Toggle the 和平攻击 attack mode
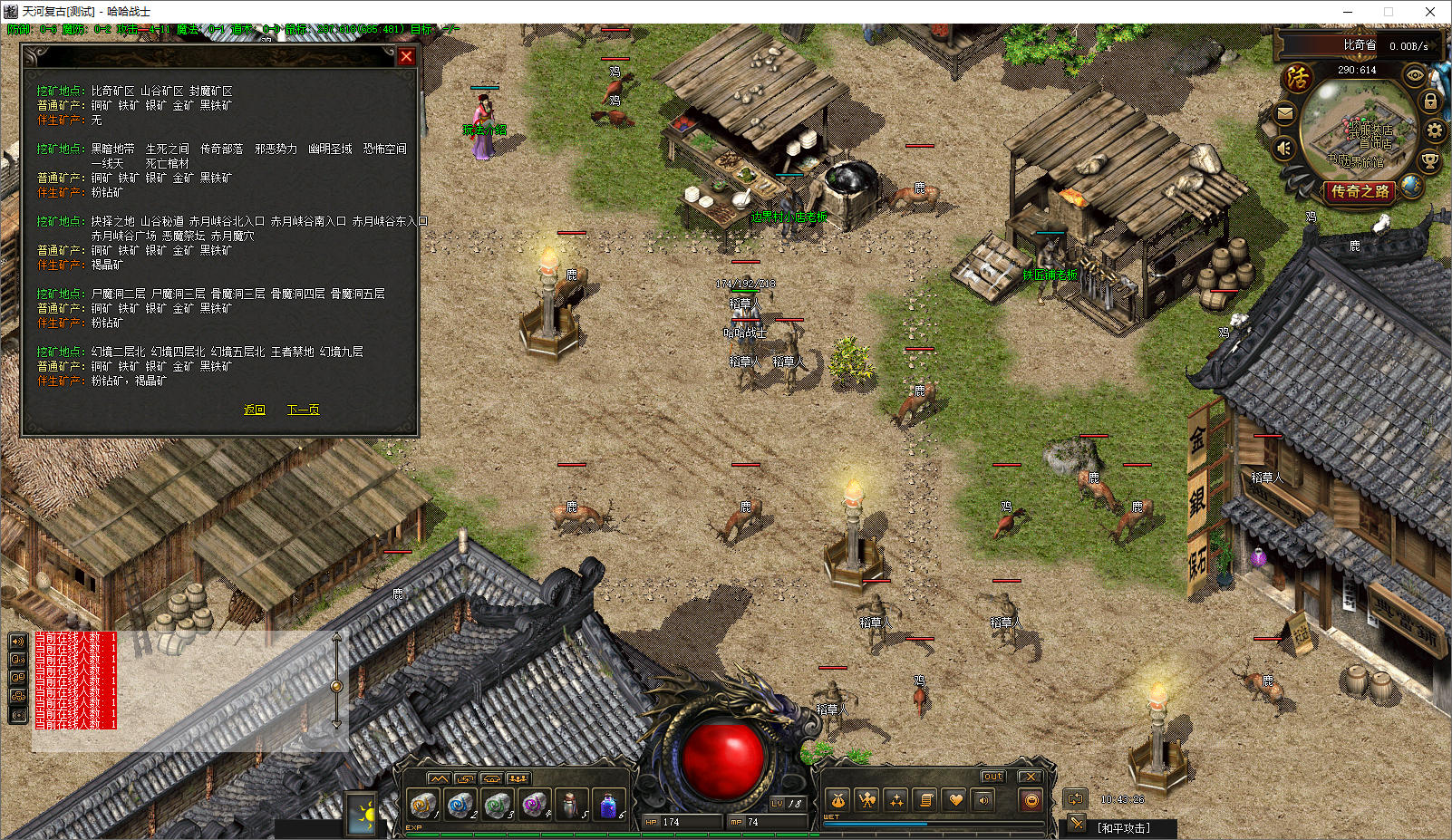The image size is (1452, 840). [1123, 827]
